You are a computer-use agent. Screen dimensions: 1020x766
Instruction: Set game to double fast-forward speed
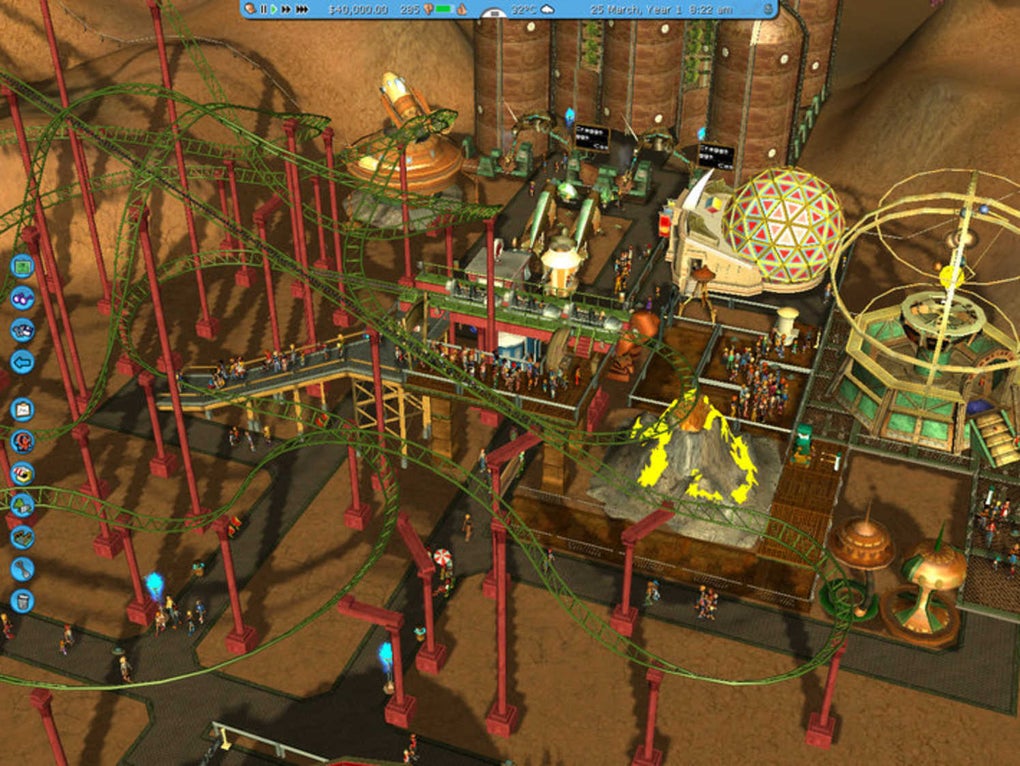click(287, 9)
